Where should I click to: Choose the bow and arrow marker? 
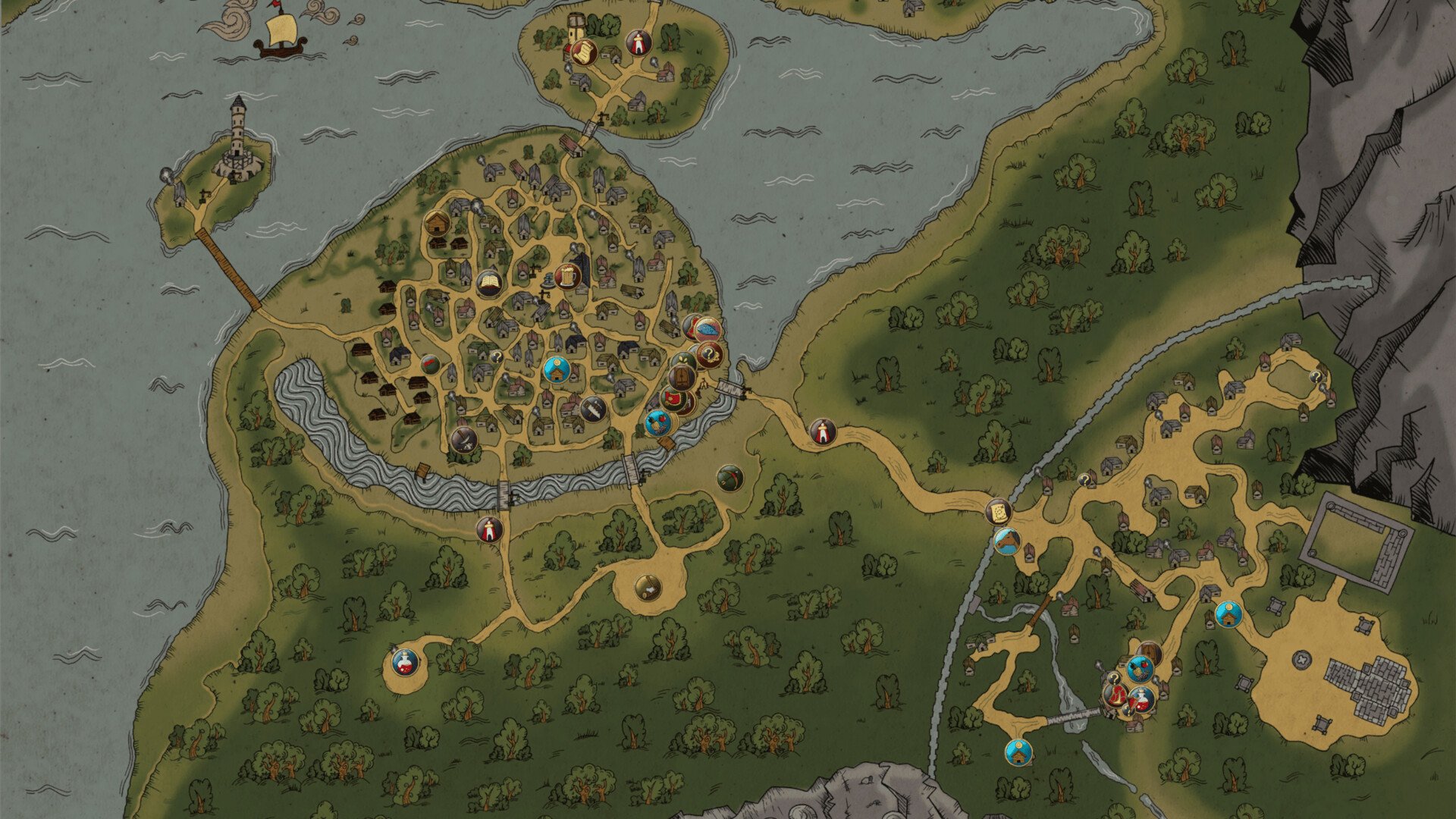(x=729, y=478)
